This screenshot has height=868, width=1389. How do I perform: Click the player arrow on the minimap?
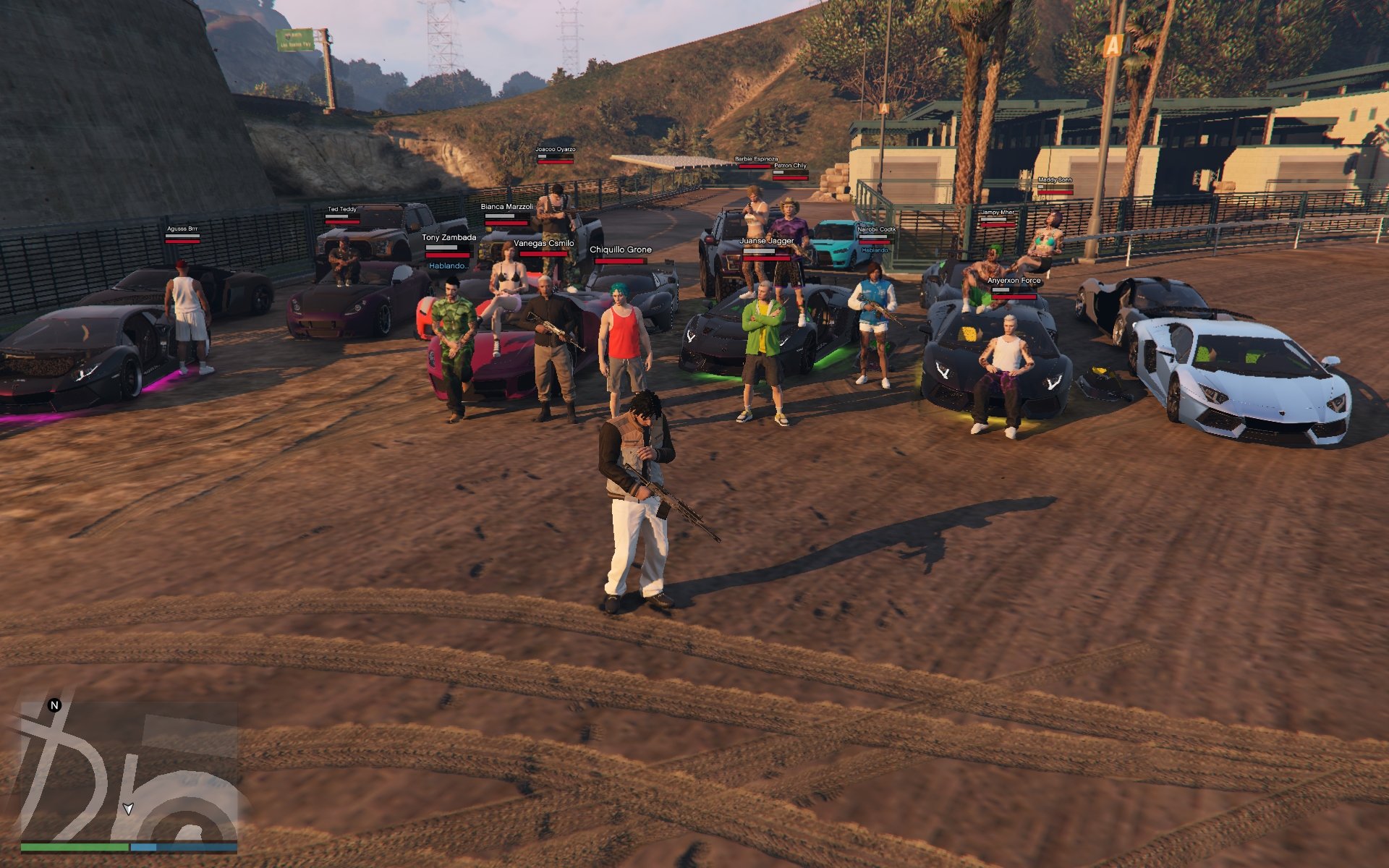[x=128, y=809]
